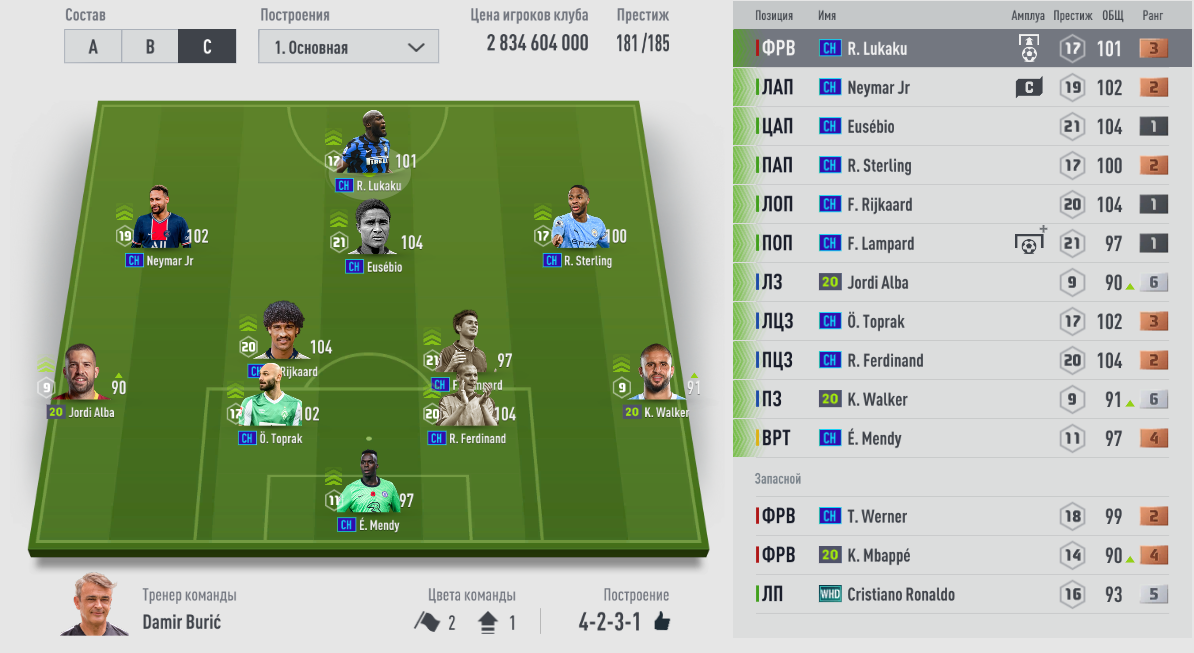Viewport: 1194px width, 653px height.
Task: Switch to squad tab A
Action: pos(93,47)
